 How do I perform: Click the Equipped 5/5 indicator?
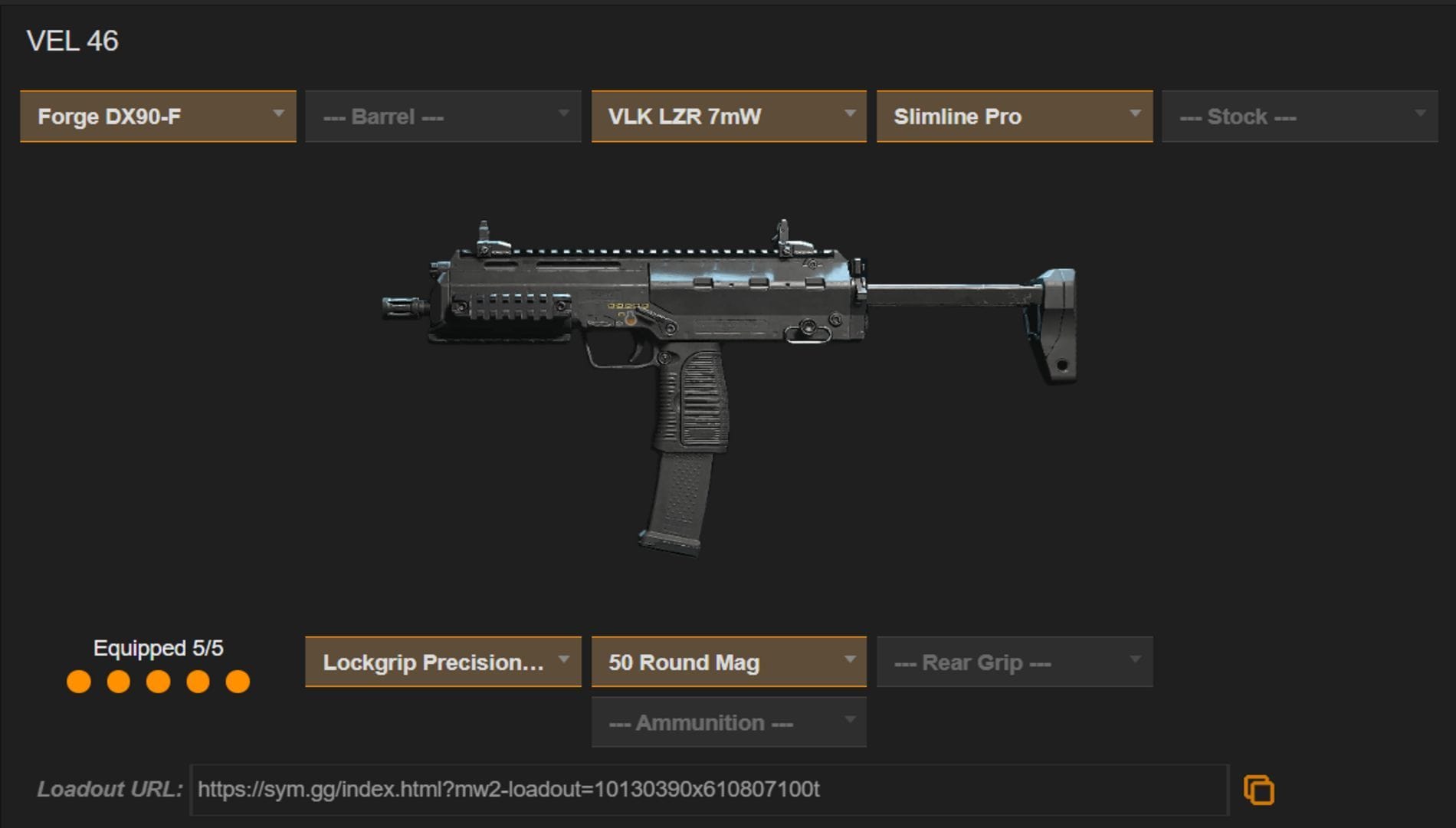point(159,648)
